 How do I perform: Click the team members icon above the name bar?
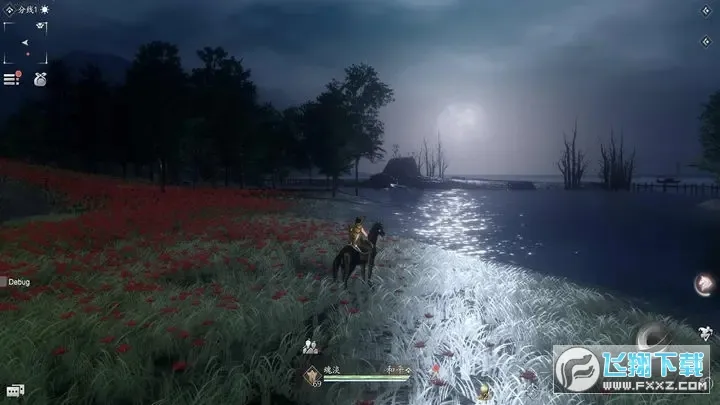tap(311, 347)
